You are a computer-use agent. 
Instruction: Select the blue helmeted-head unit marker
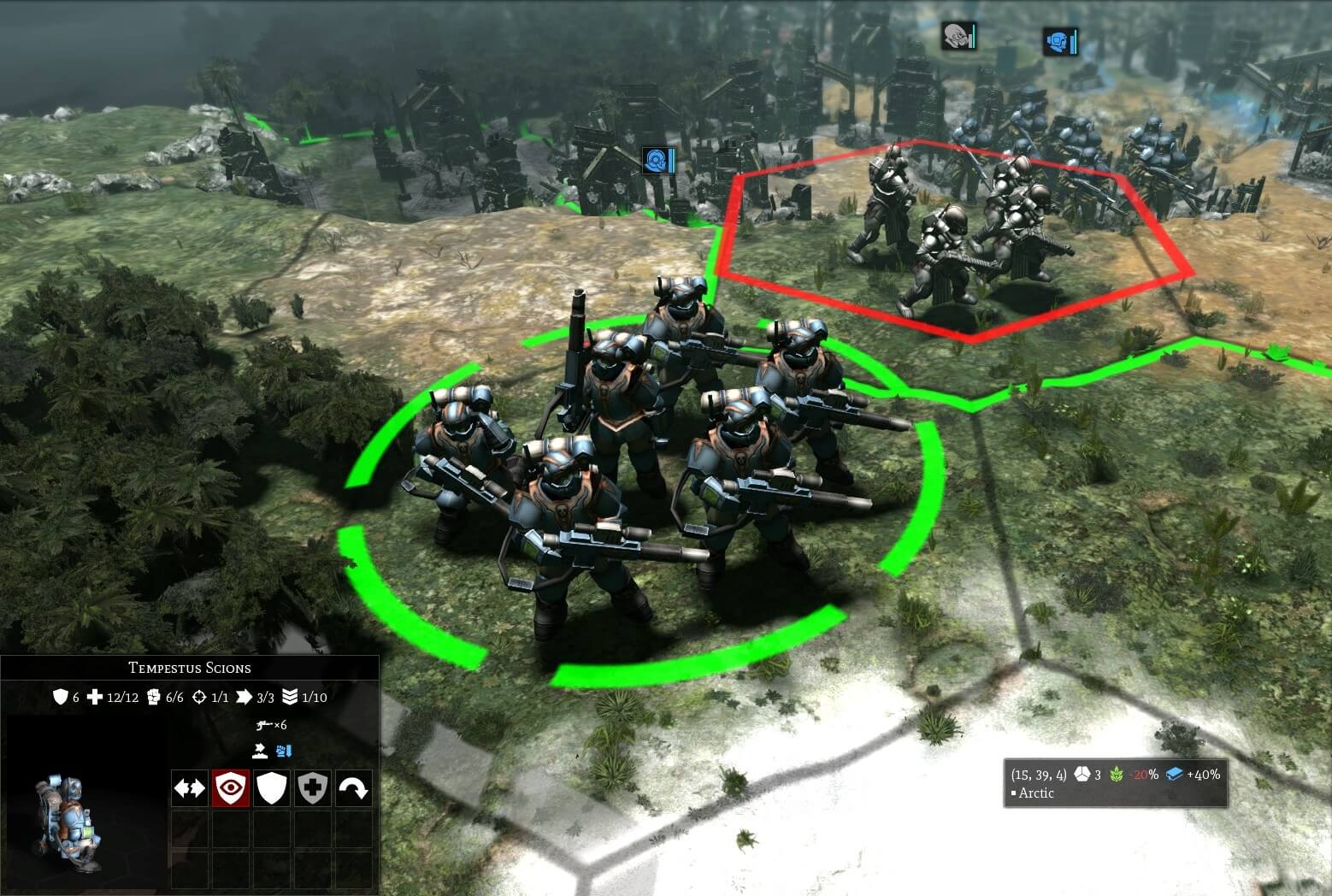1059,41
